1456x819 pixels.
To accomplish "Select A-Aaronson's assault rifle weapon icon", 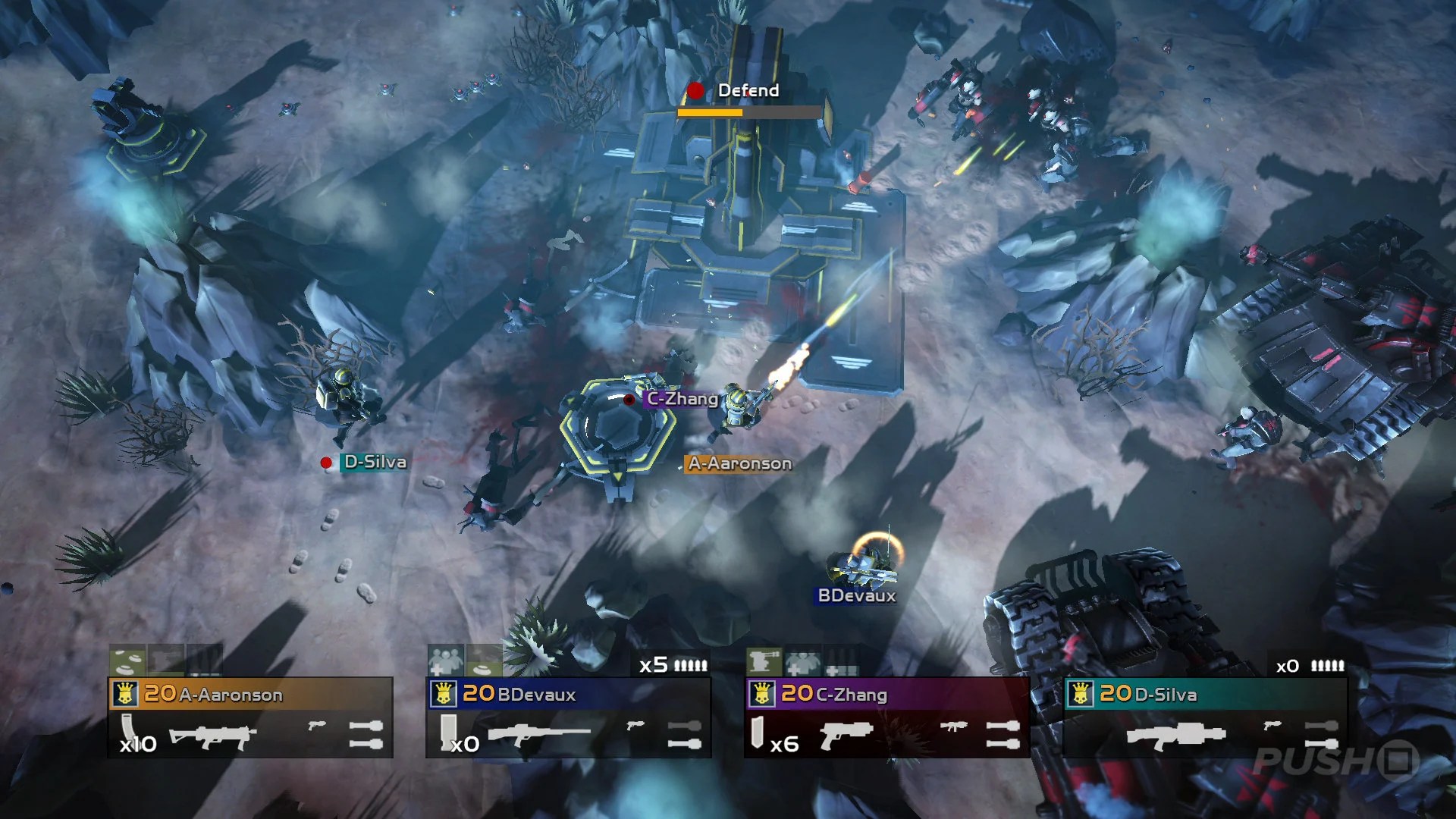I will [x=212, y=736].
